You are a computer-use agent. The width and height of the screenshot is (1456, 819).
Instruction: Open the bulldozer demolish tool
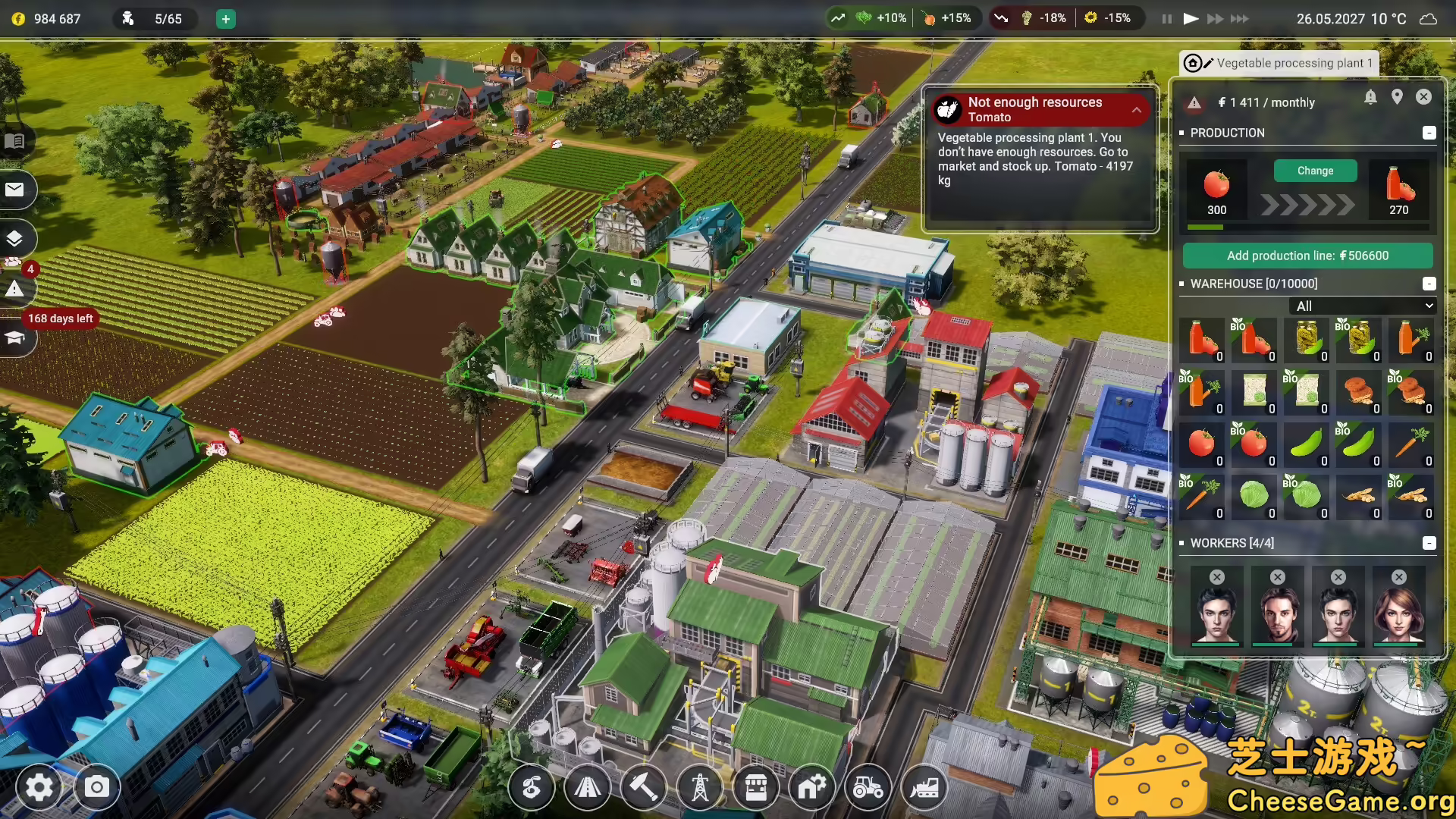(925, 787)
